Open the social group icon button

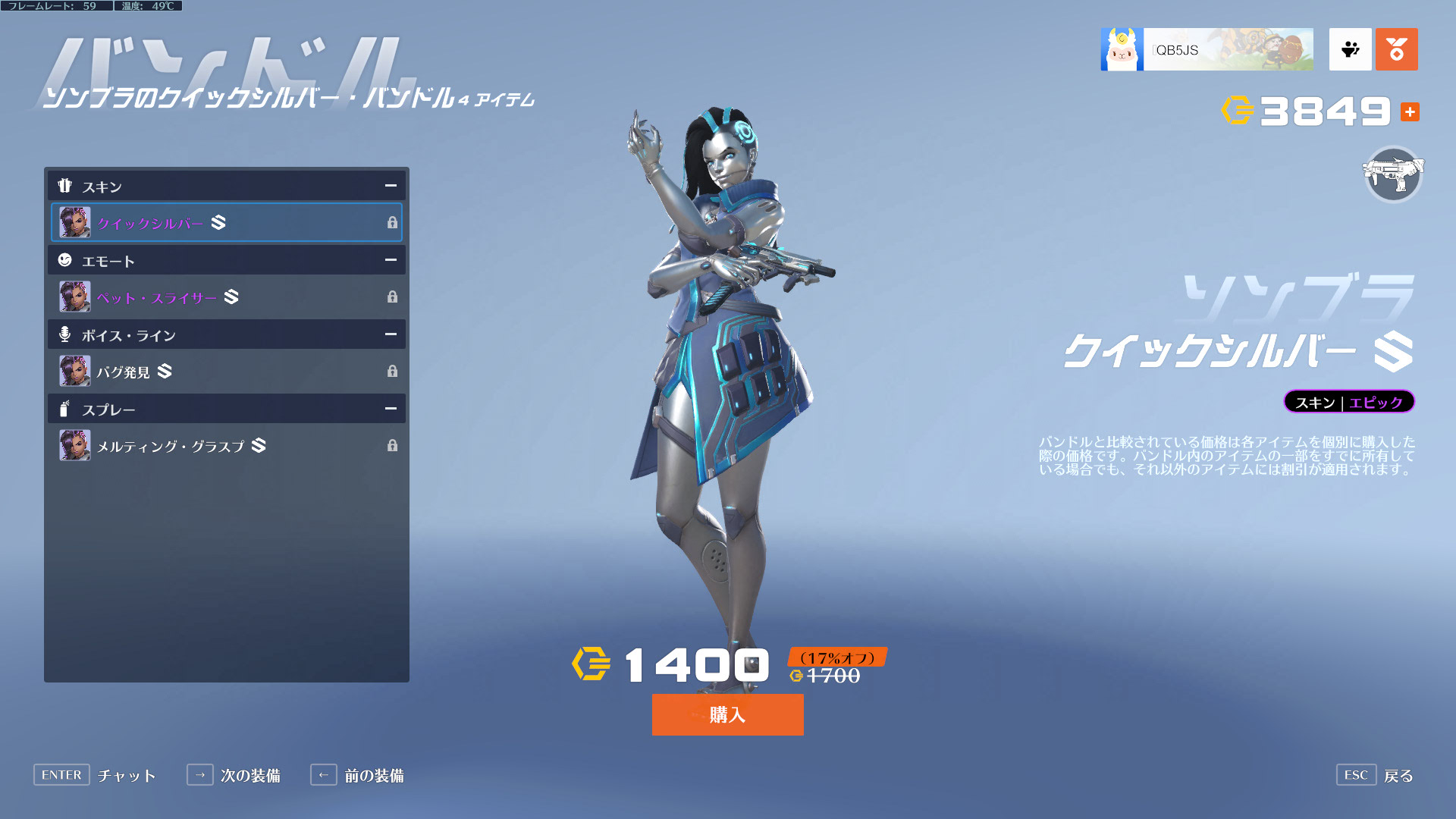tap(1350, 50)
